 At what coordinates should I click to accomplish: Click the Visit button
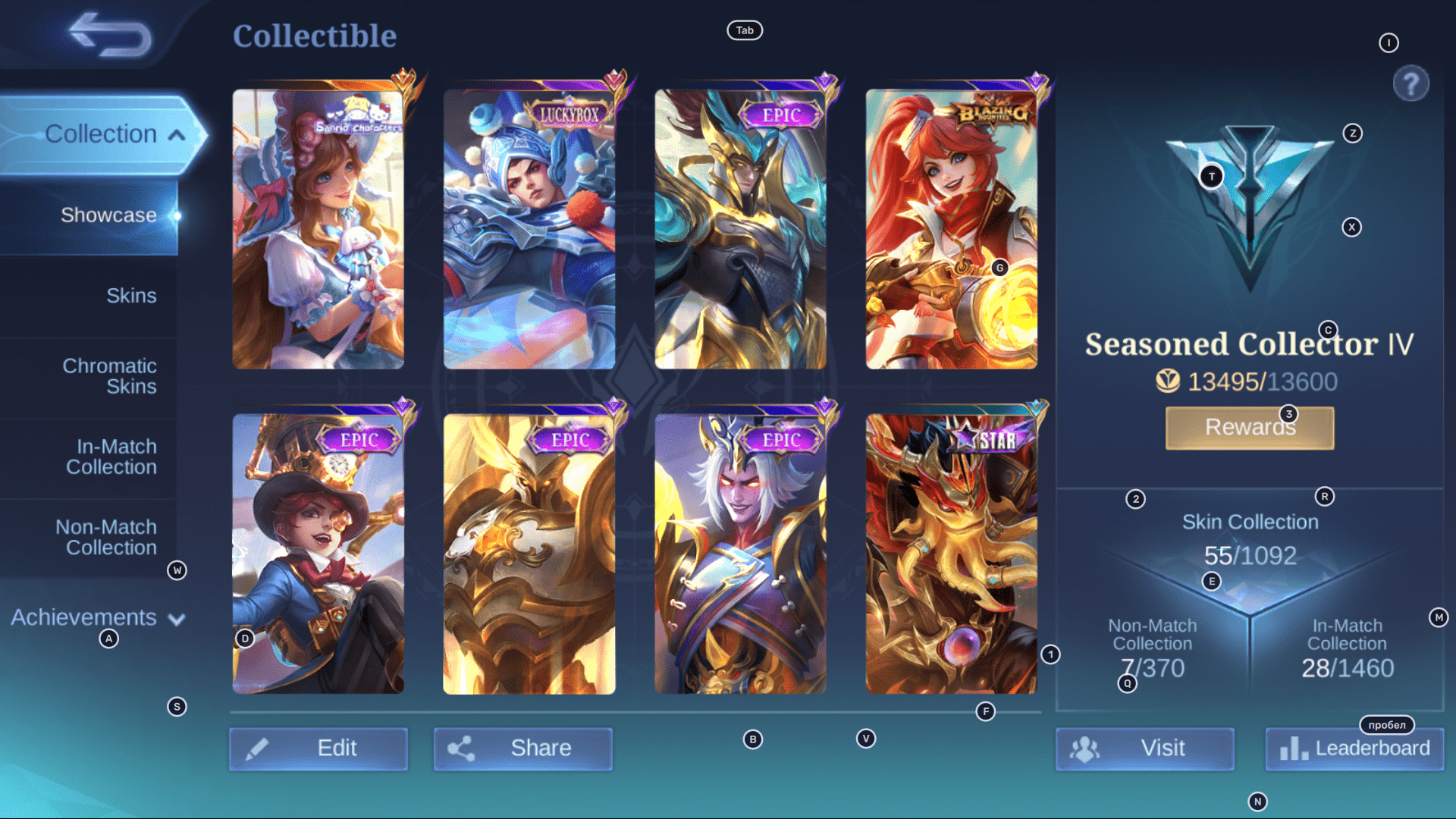click(1145, 748)
